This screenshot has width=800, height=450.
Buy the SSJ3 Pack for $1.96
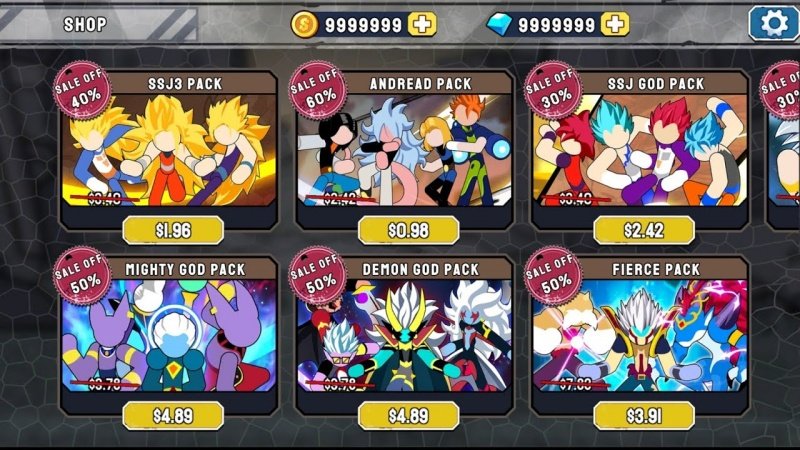(x=172, y=231)
